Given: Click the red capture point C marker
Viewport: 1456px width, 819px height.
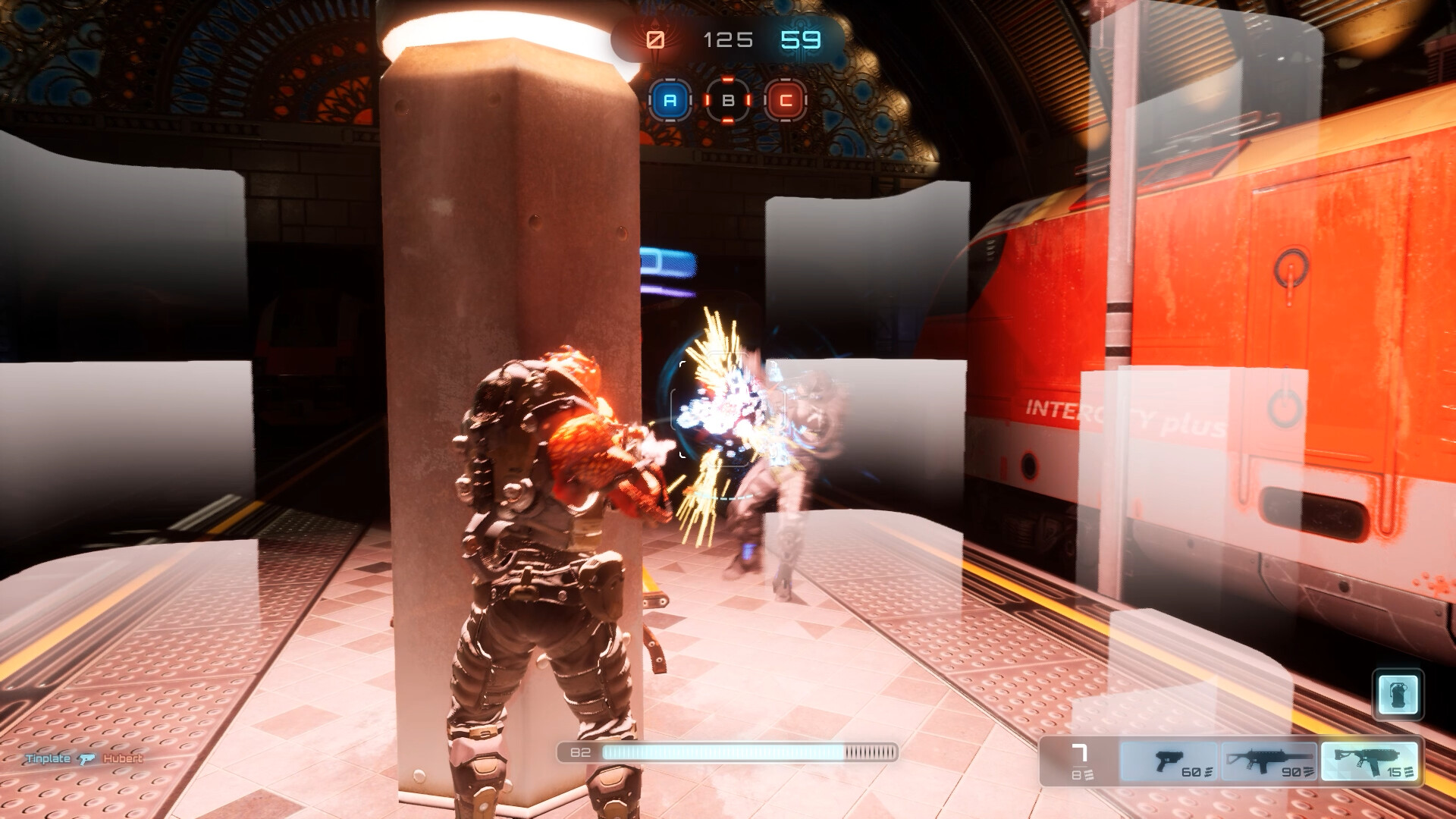Looking at the screenshot, I should click(786, 100).
